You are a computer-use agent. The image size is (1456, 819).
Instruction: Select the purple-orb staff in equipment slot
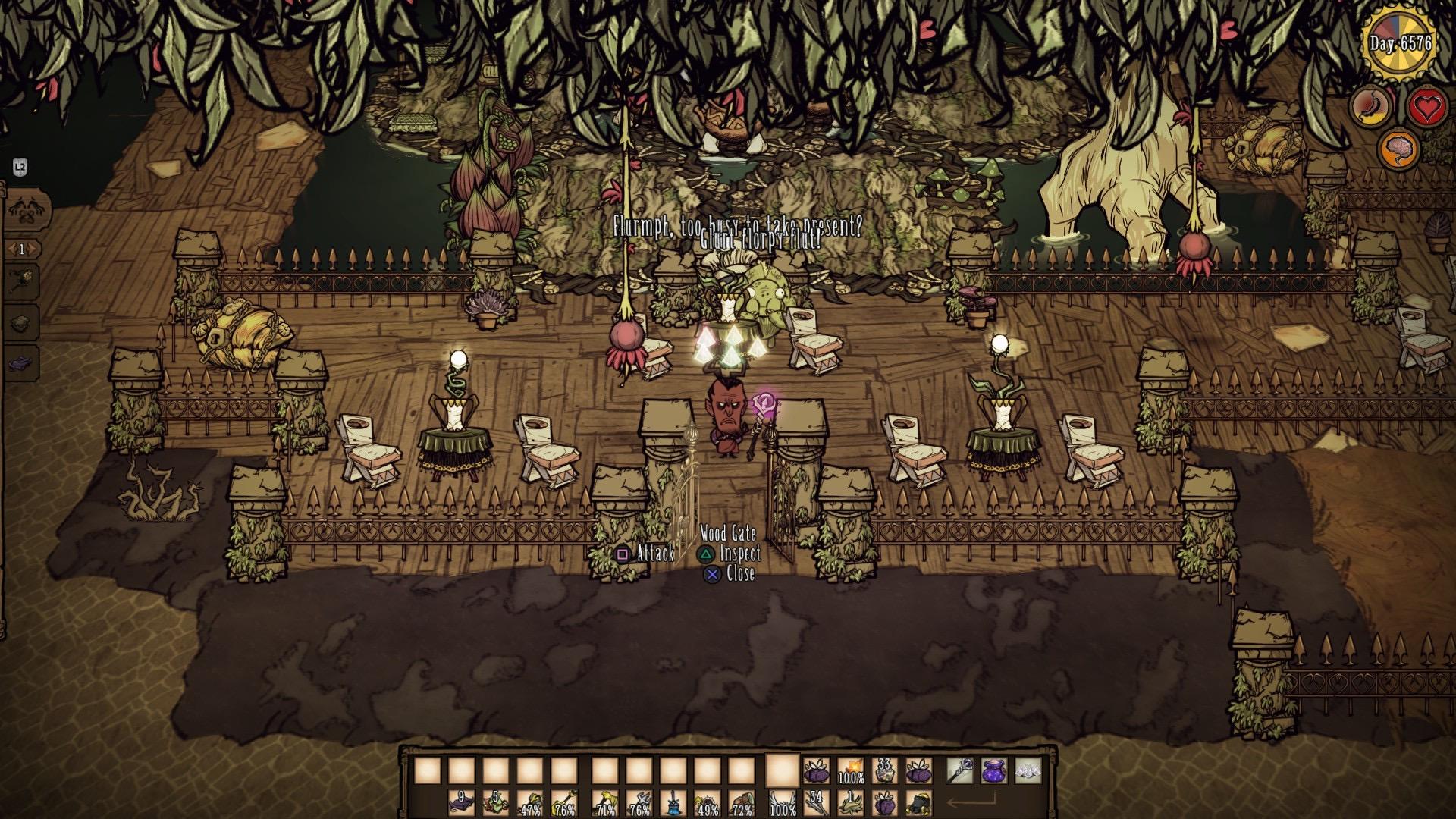(x=960, y=771)
